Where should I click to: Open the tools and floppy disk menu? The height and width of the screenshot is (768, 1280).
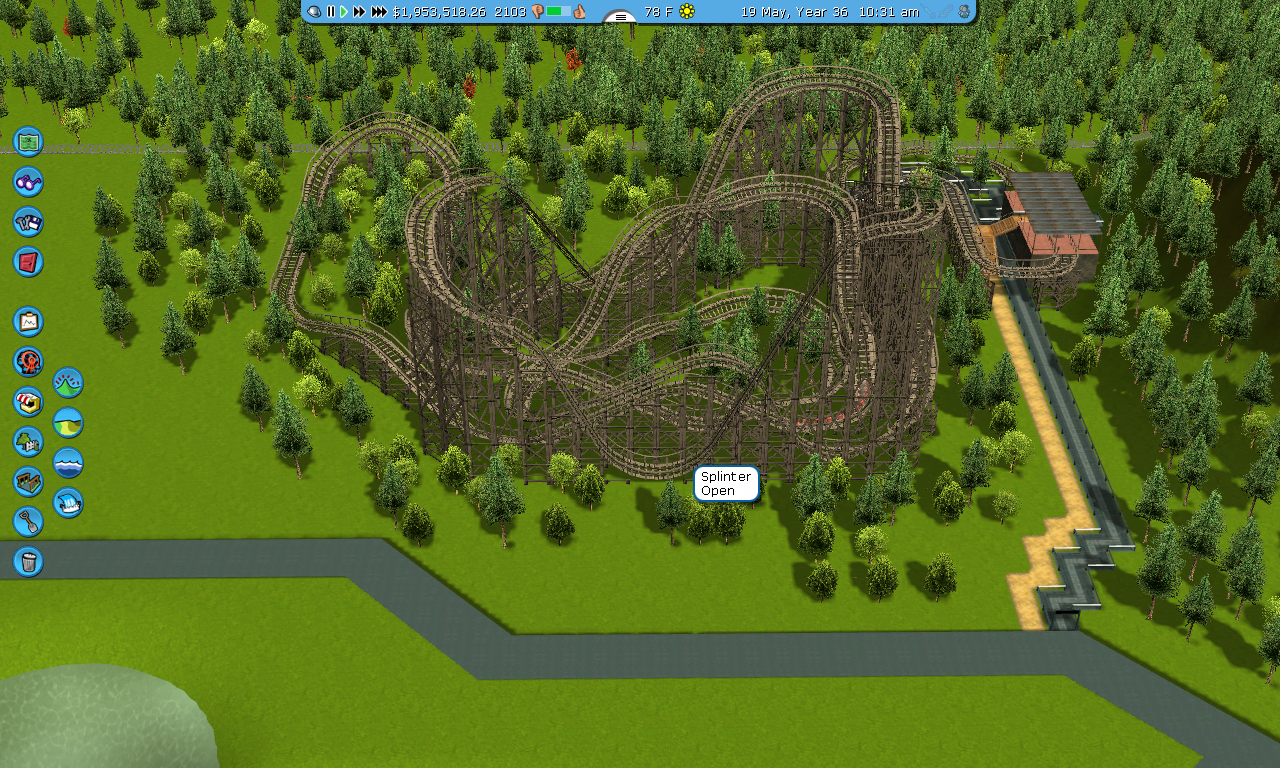pyautogui.click(x=28, y=221)
